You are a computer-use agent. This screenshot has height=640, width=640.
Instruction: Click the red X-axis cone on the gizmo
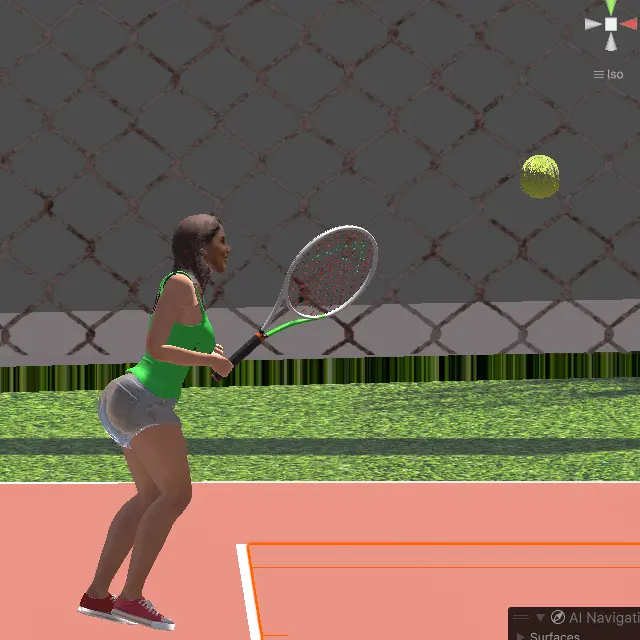[x=628, y=24]
